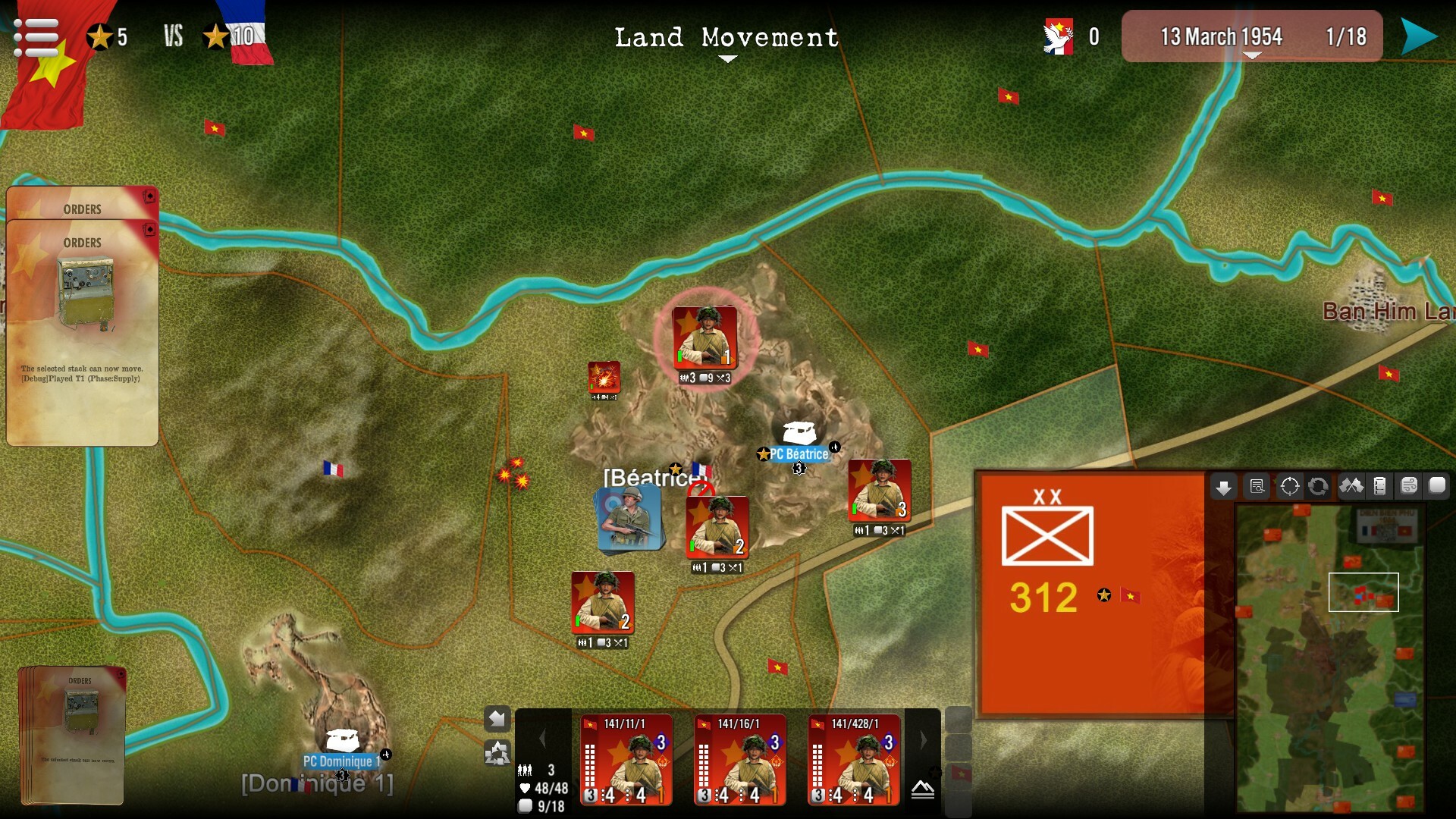Open the unit ledger icon near the minimap

click(x=1380, y=486)
